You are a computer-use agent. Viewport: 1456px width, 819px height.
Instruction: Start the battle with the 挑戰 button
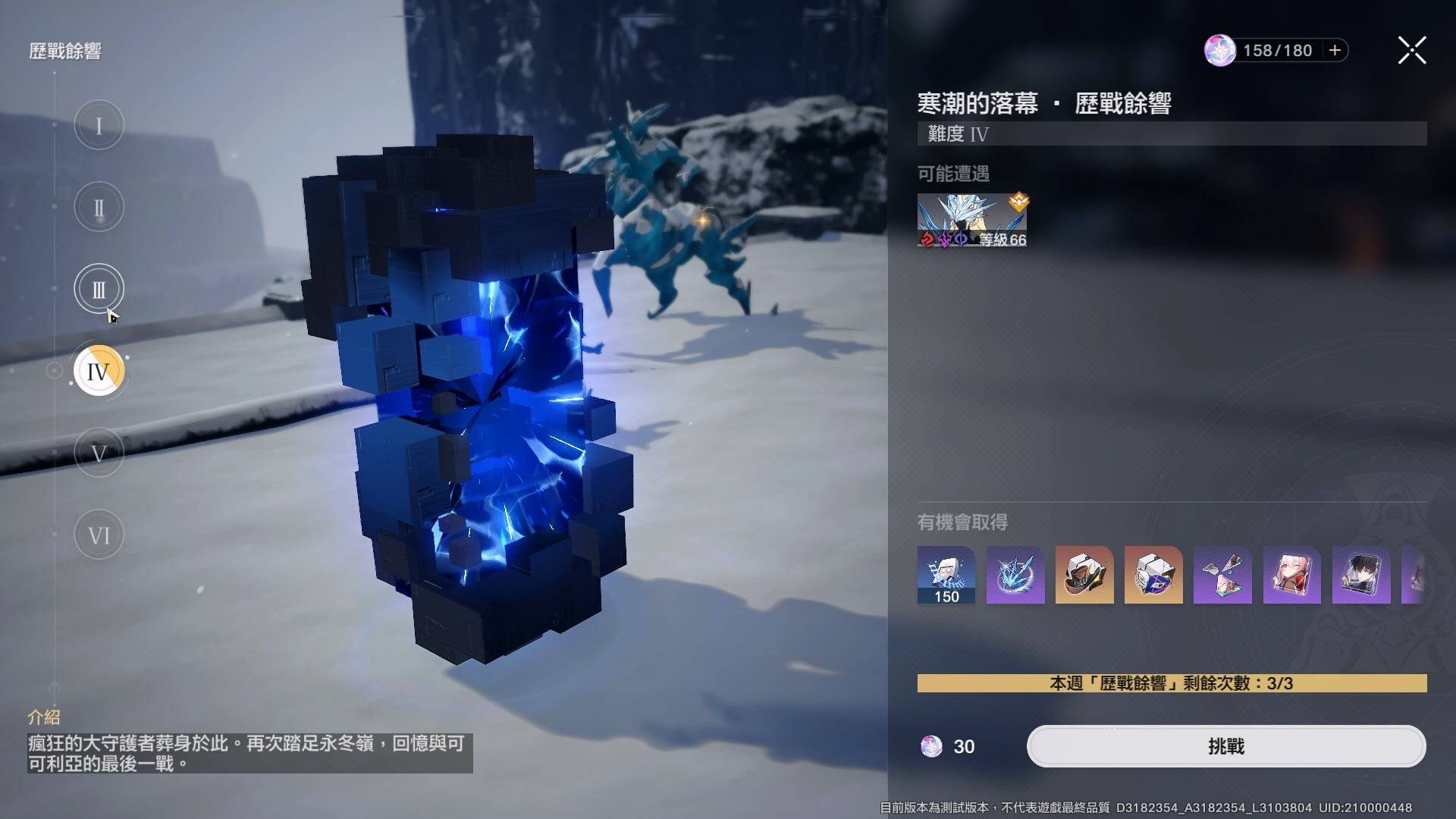click(1225, 746)
